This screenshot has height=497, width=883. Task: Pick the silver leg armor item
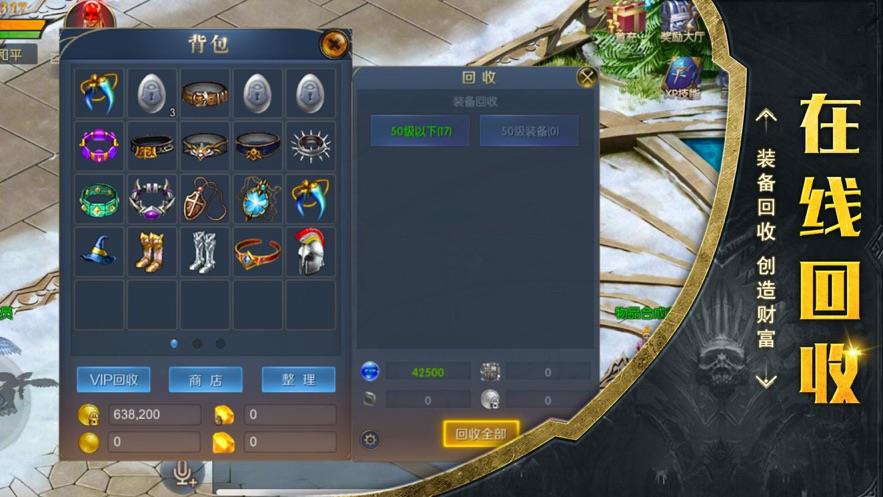pyautogui.click(x=204, y=252)
